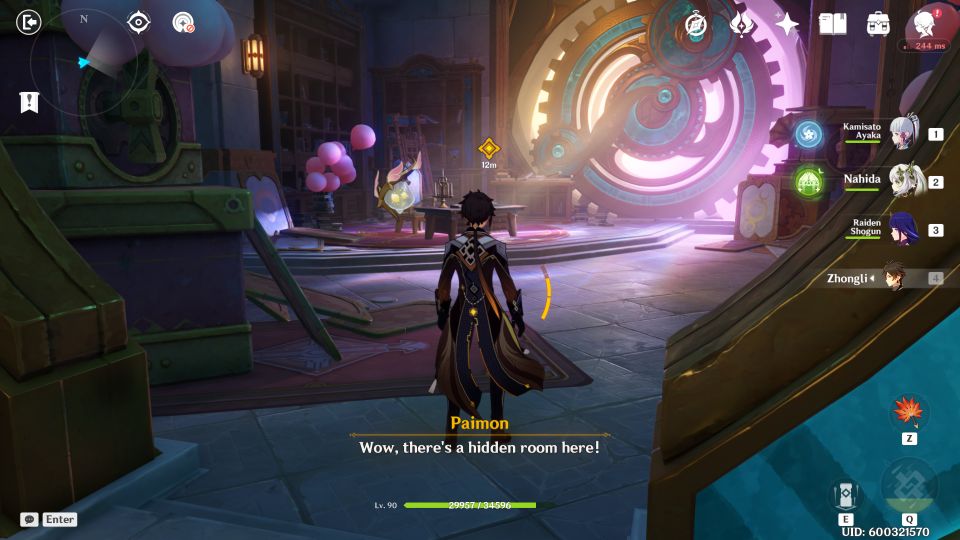This screenshot has width=960, height=540.
Task: Open the Wish menu icon
Action: [x=742, y=25]
